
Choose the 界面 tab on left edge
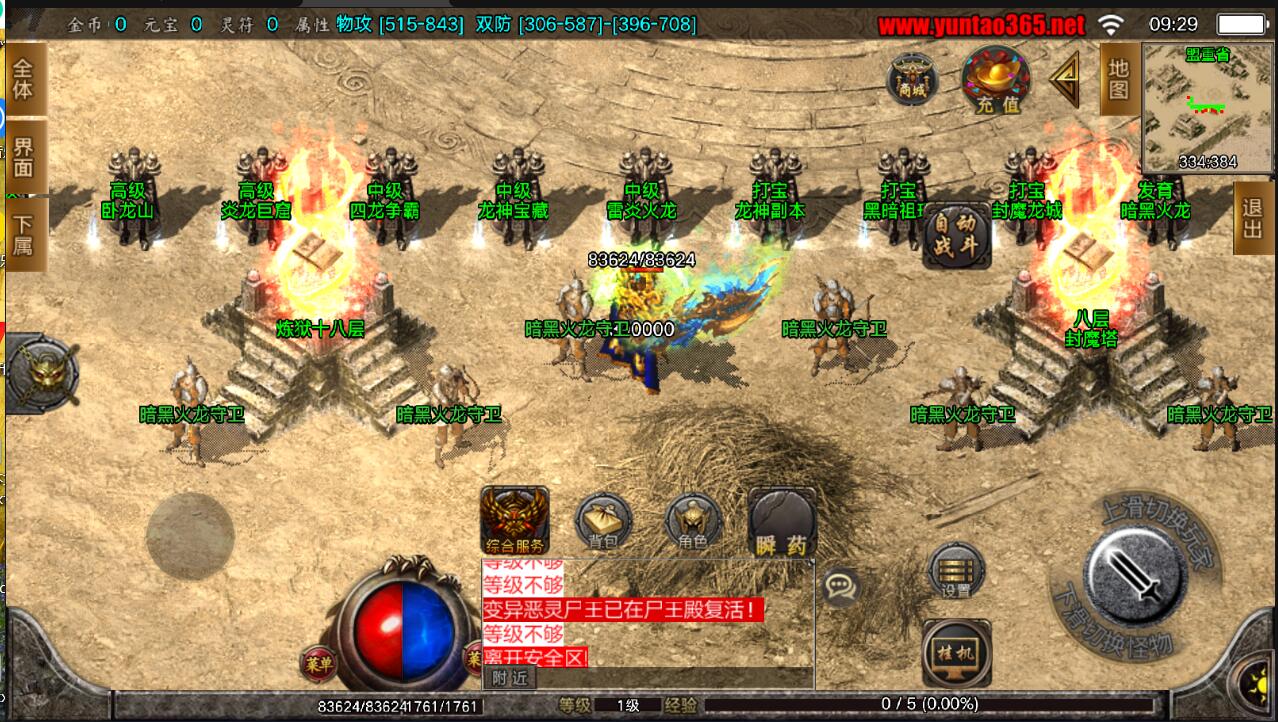[x=24, y=158]
